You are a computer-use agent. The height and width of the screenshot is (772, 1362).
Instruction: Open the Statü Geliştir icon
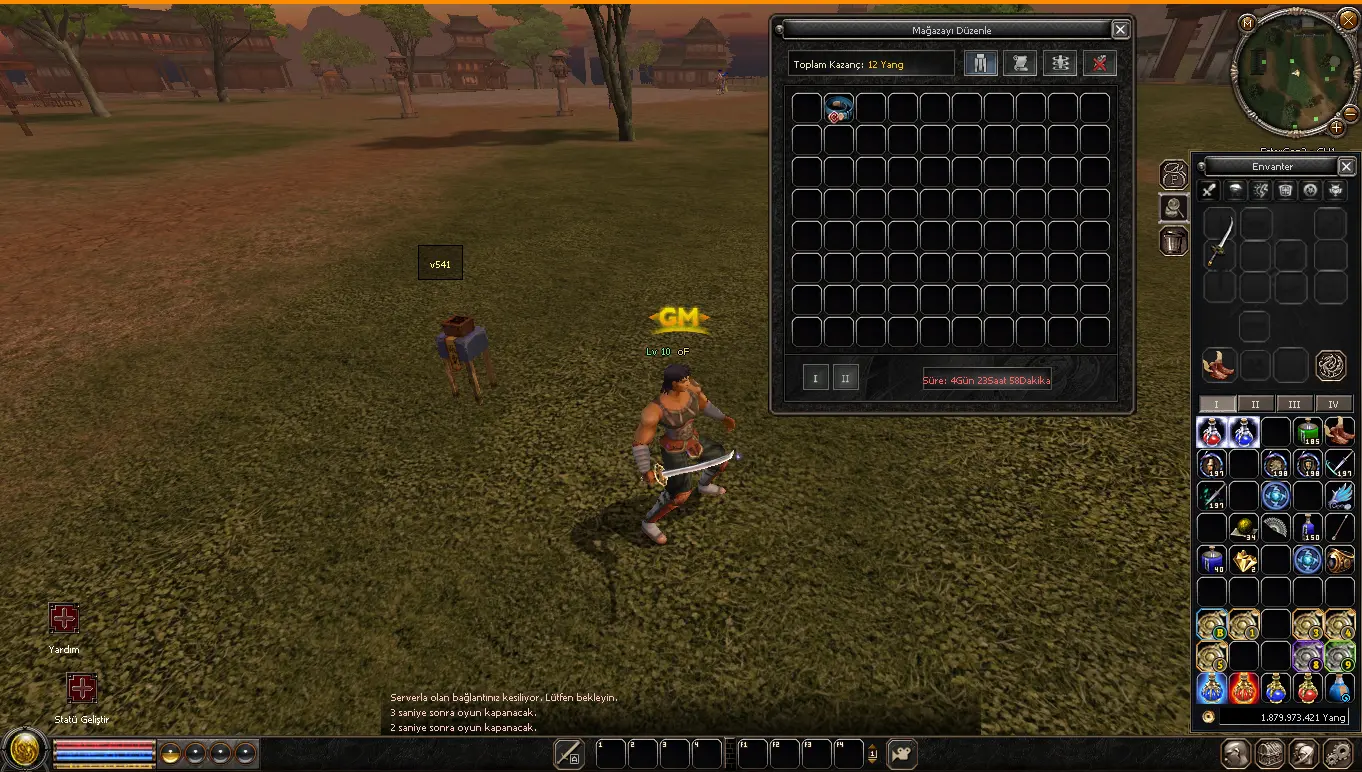(x=82, y=689)
